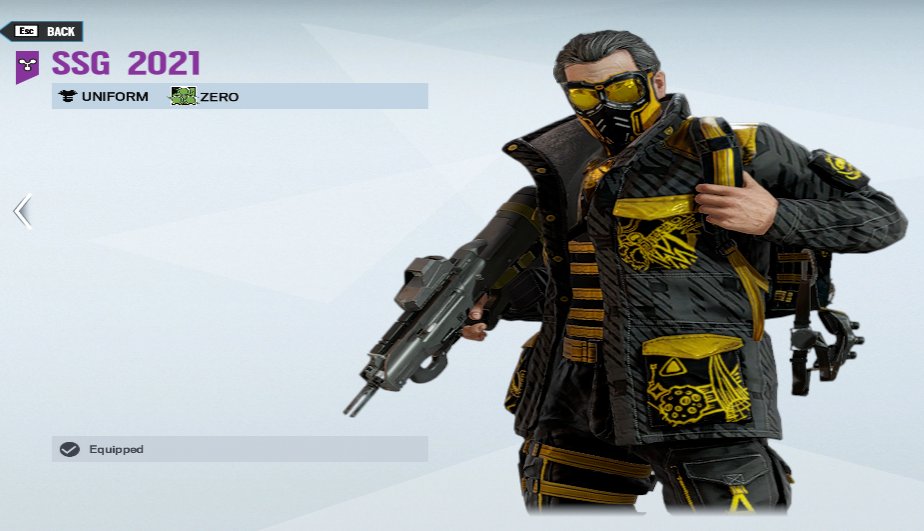Click the Uniform category label

click(x=104, y=97)
